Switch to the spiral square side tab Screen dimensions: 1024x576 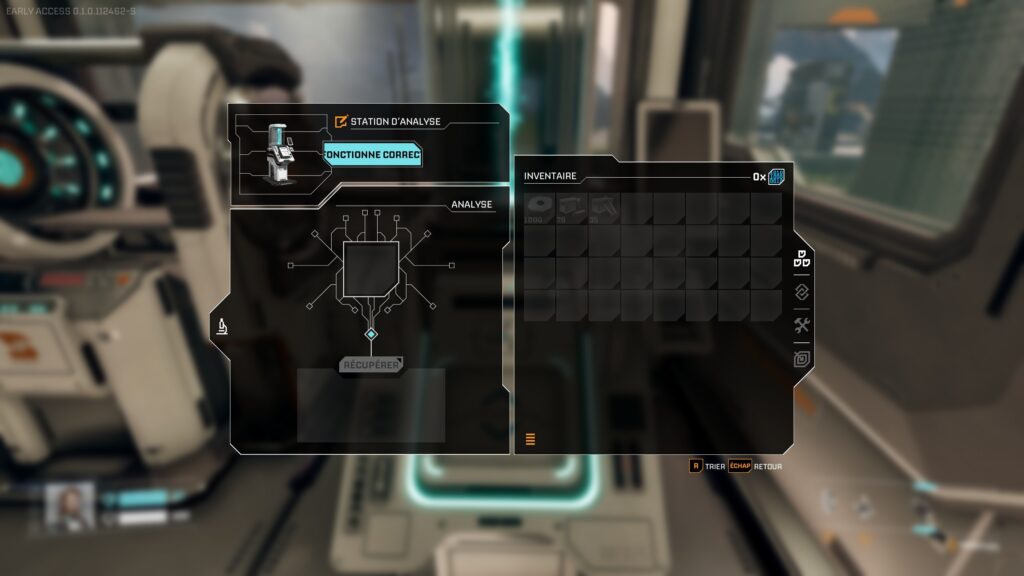802,359
